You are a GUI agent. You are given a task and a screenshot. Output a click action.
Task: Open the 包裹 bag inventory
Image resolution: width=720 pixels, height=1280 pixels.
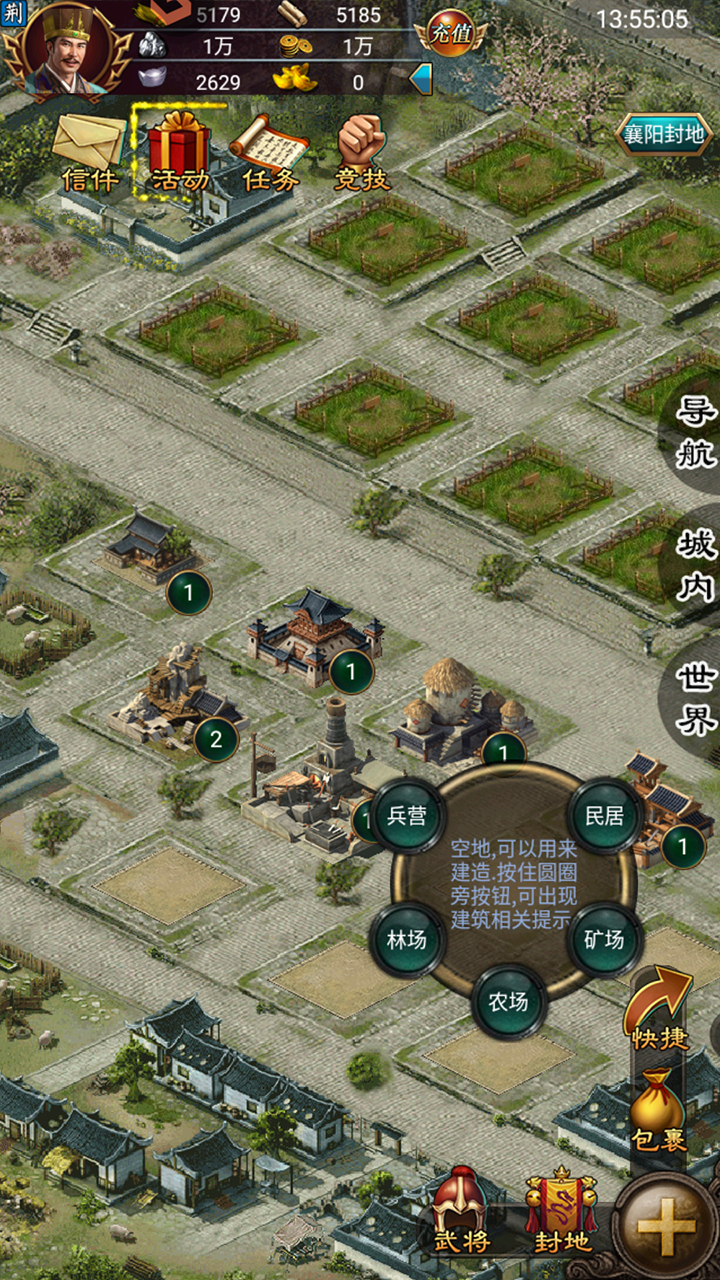coord(659,1110)
